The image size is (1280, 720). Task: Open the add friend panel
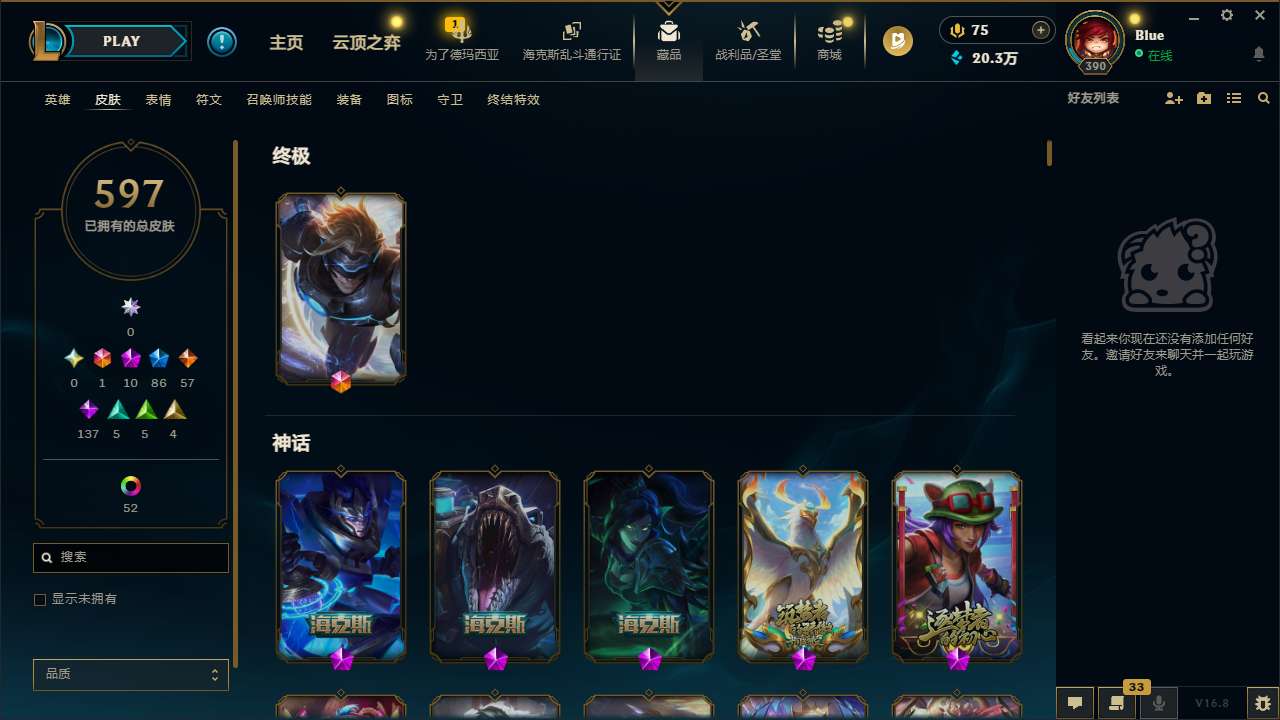click(x=1172, y=98)
